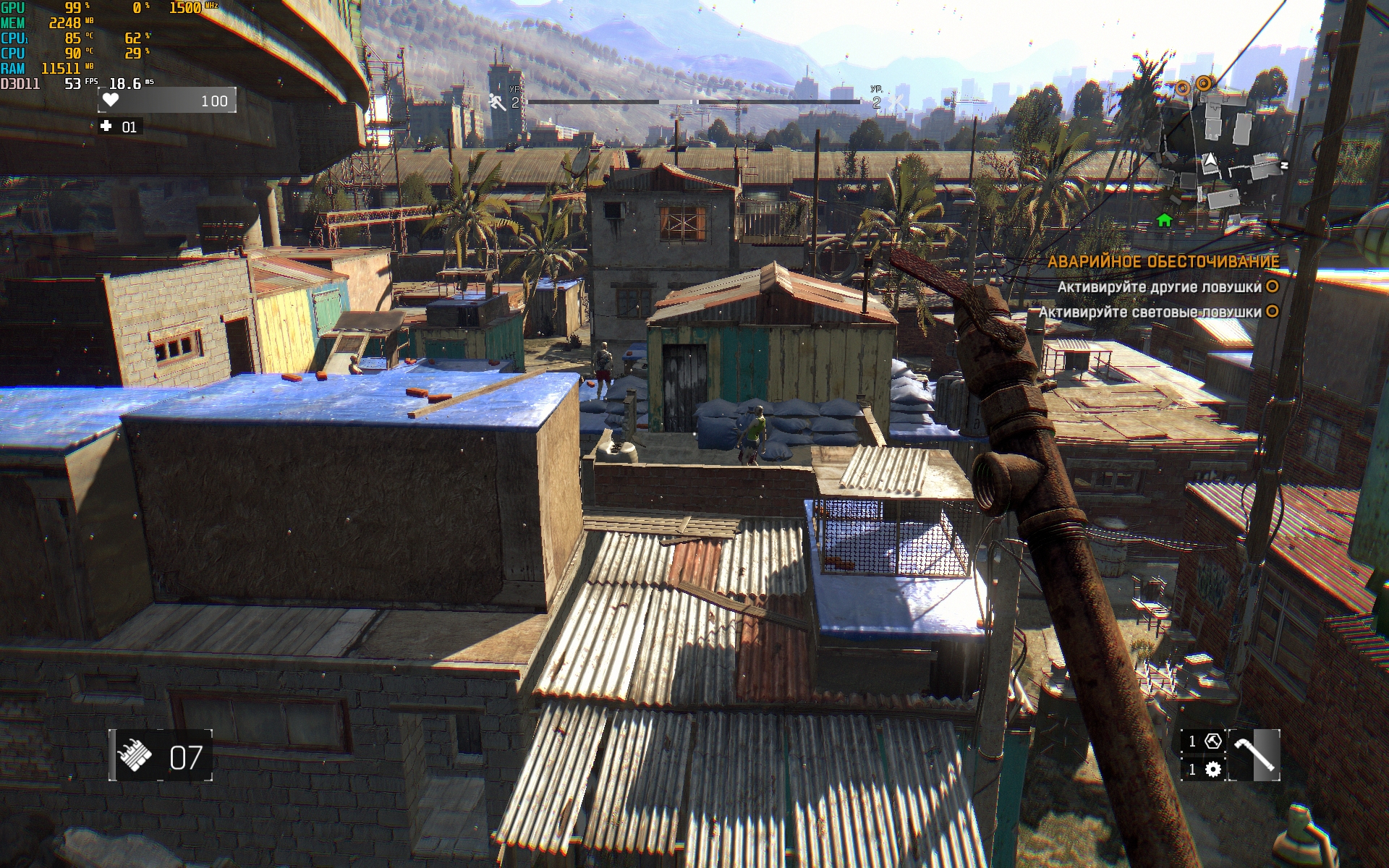The height and width of the screenshot is (868, 1389).
Task: Click the gear icon beside weapon slot
Action: [x=1212, y=769]
